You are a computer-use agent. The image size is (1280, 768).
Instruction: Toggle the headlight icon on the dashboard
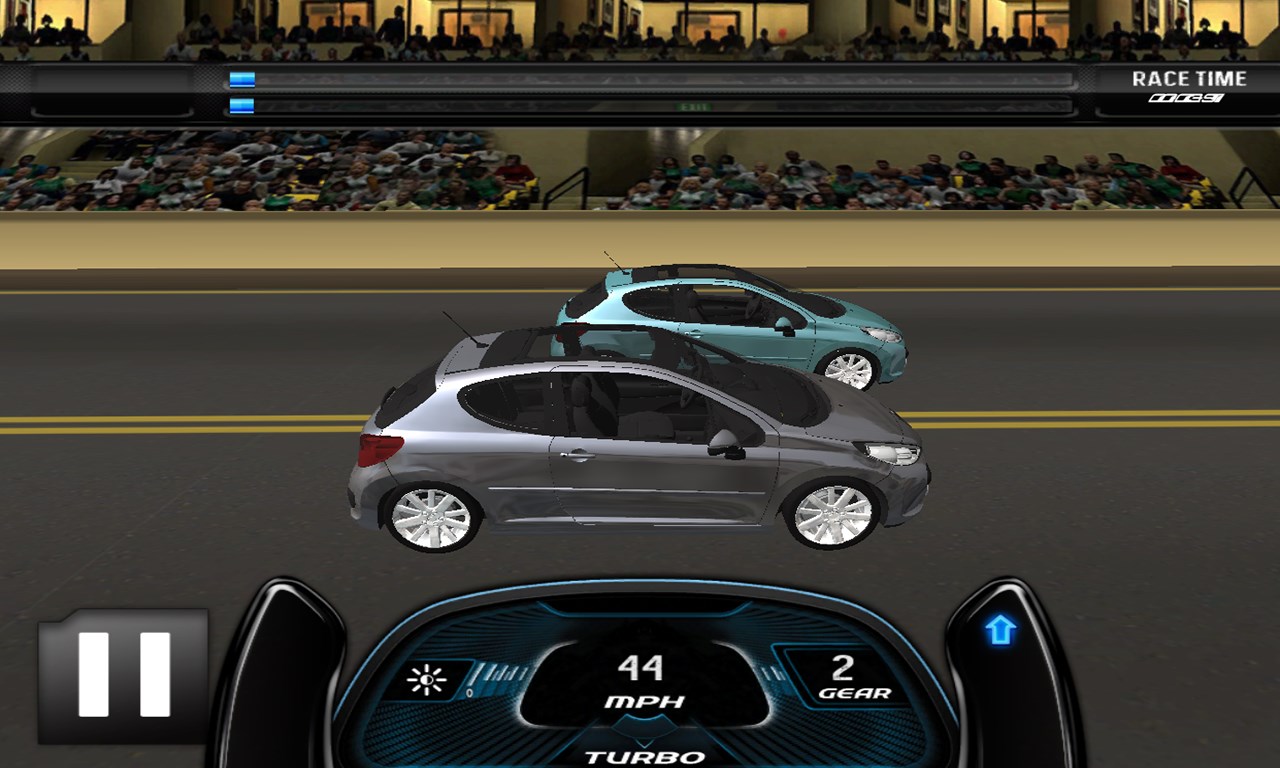[x=428, y=681]
